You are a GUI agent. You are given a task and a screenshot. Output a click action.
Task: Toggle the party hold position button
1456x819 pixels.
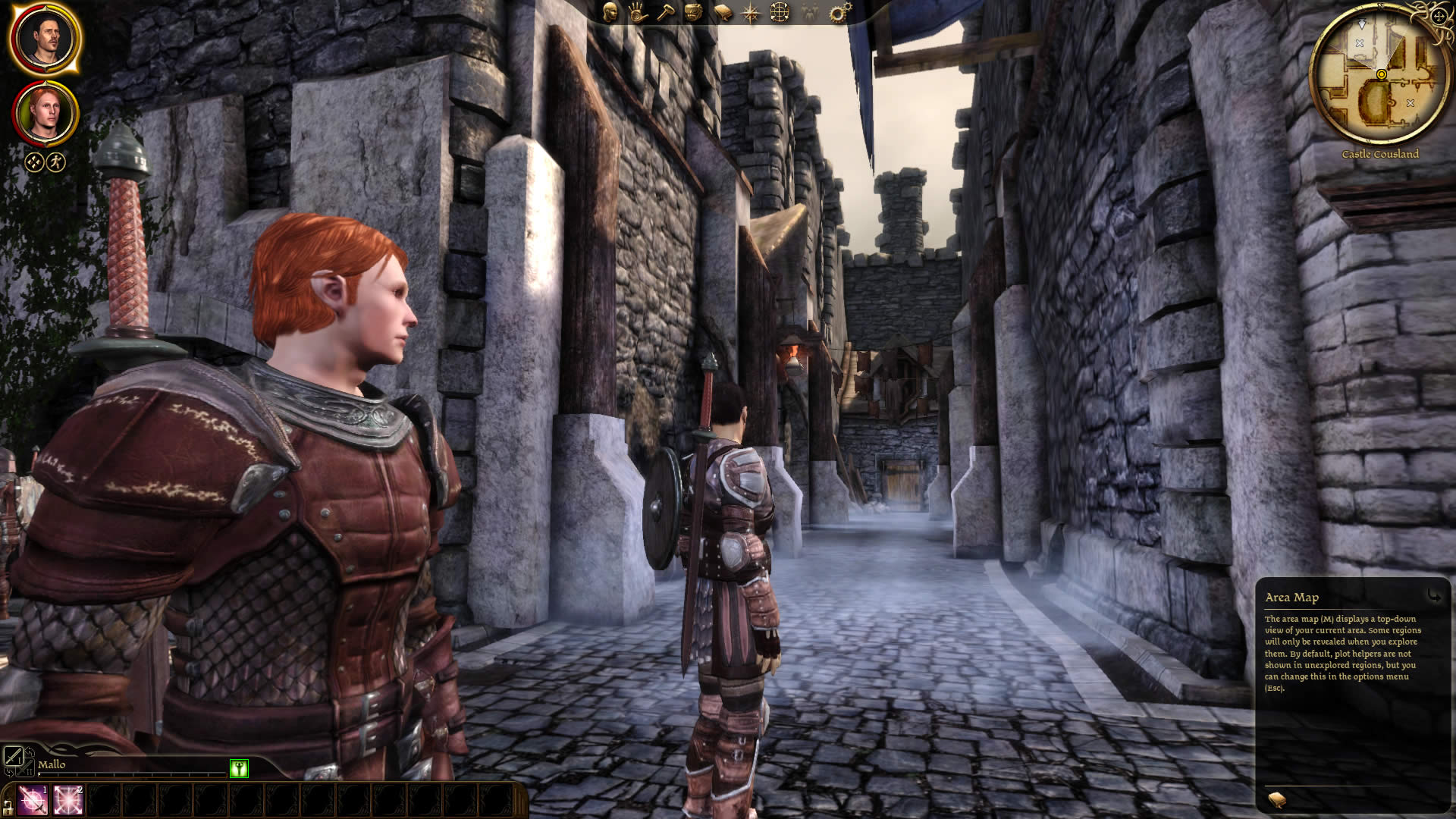34,162
